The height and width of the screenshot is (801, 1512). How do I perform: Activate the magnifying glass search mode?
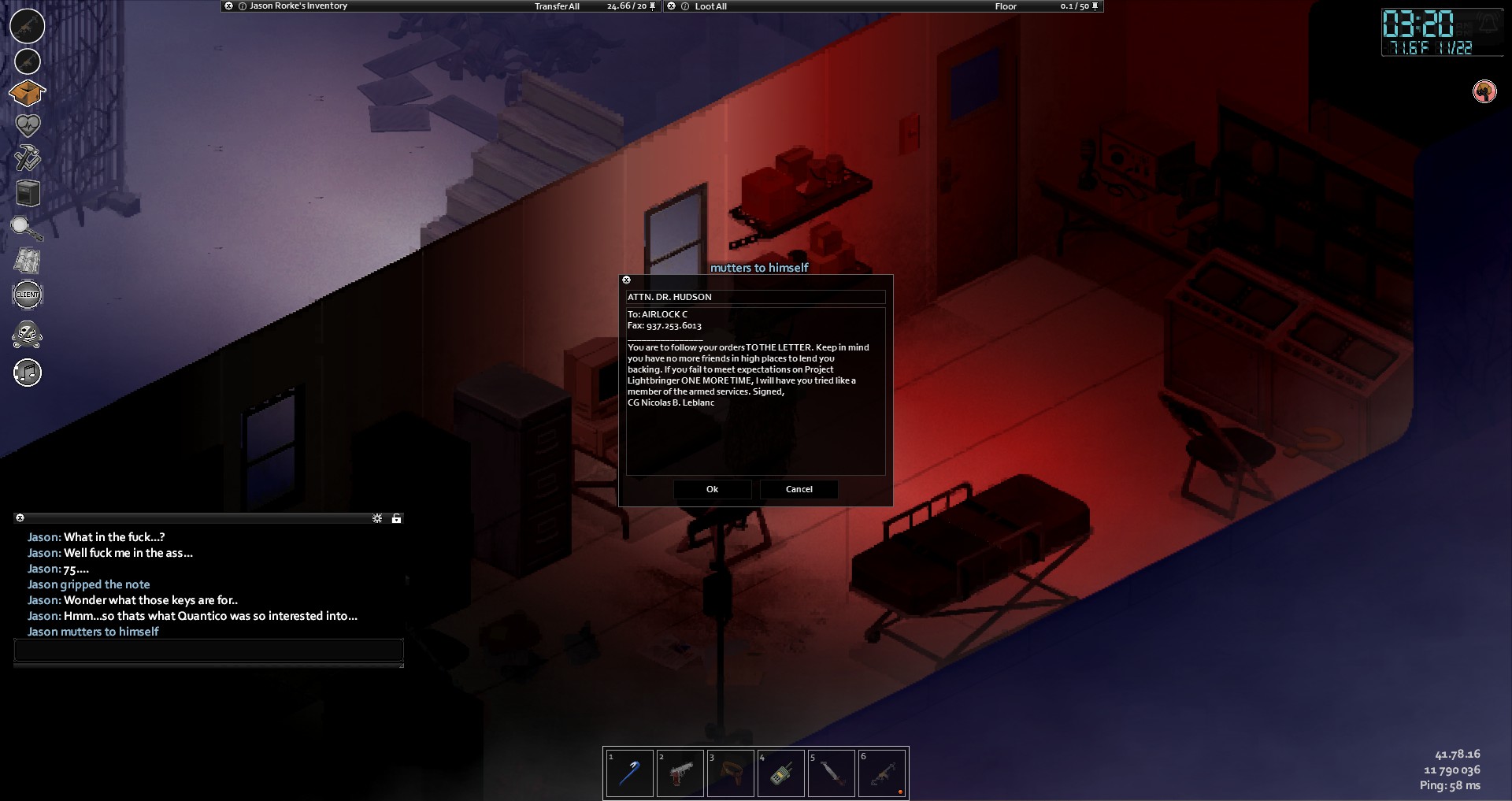click(27, 228)
